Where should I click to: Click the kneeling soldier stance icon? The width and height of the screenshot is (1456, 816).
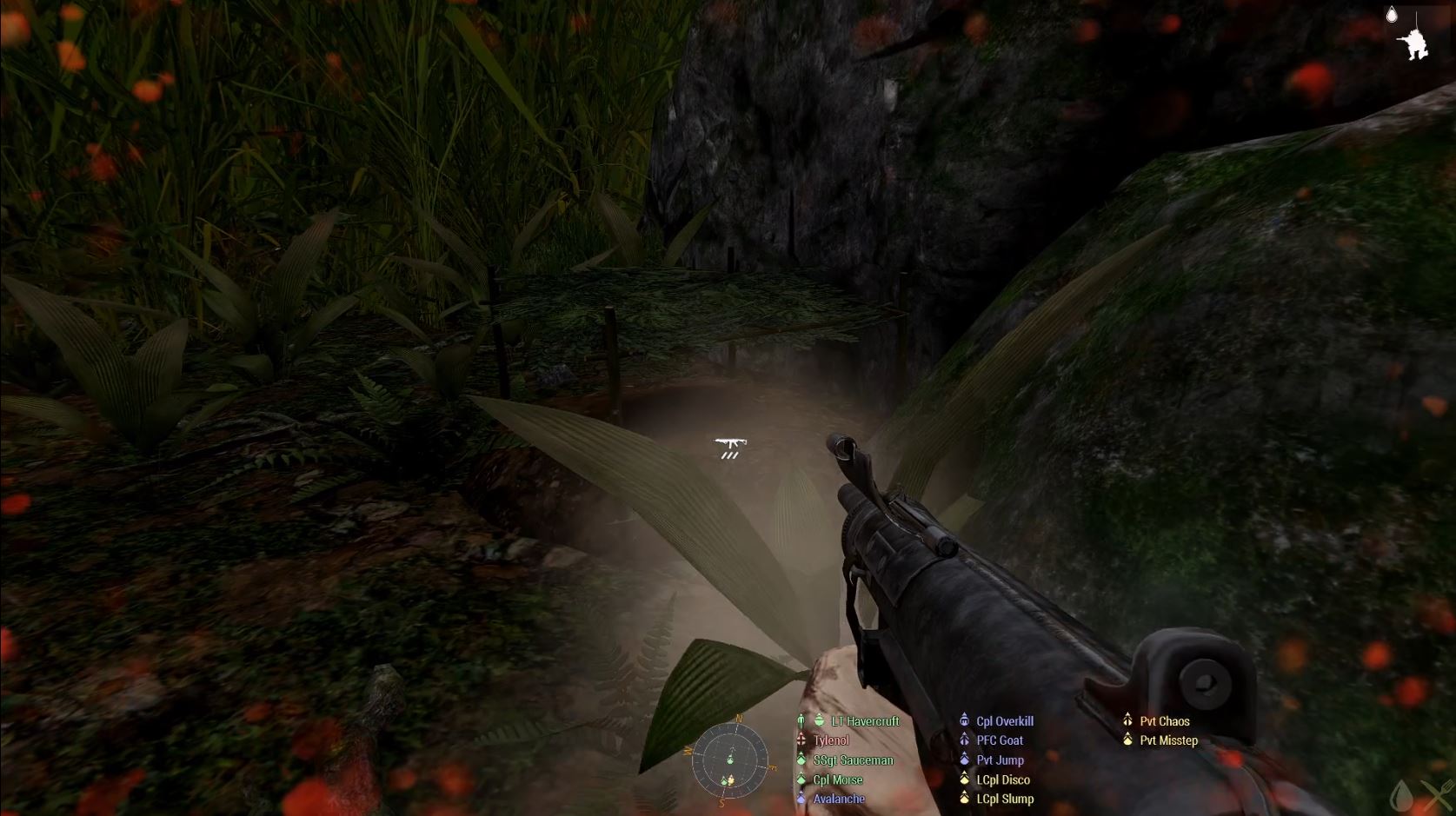point(1416,43)
